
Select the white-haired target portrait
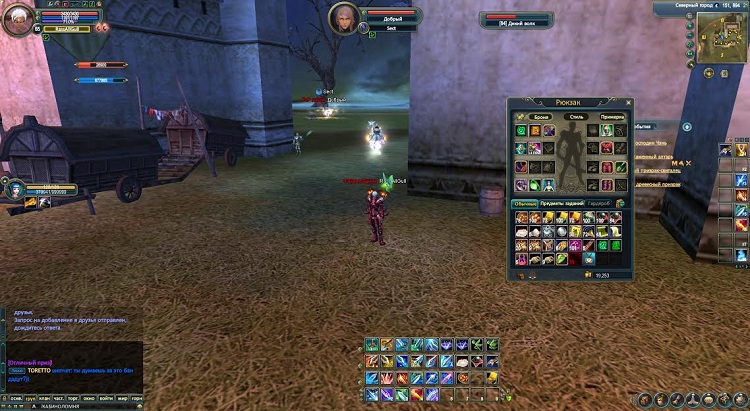(345, 19)
